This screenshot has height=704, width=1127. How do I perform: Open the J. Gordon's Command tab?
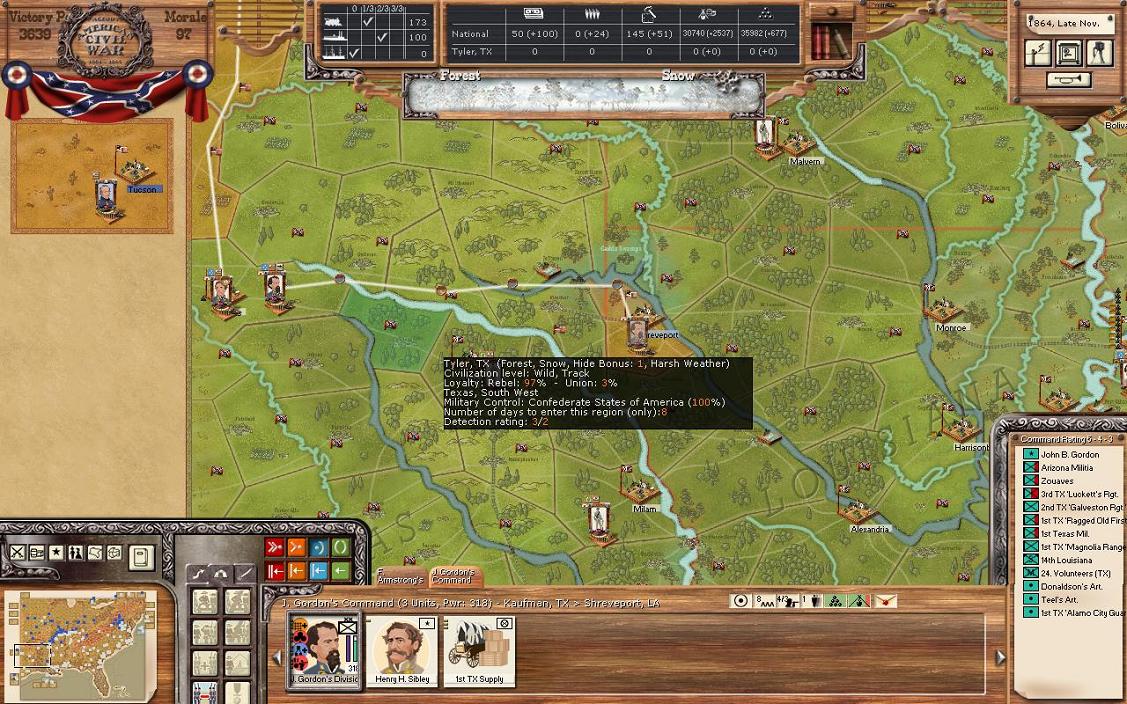click(452, 576)
